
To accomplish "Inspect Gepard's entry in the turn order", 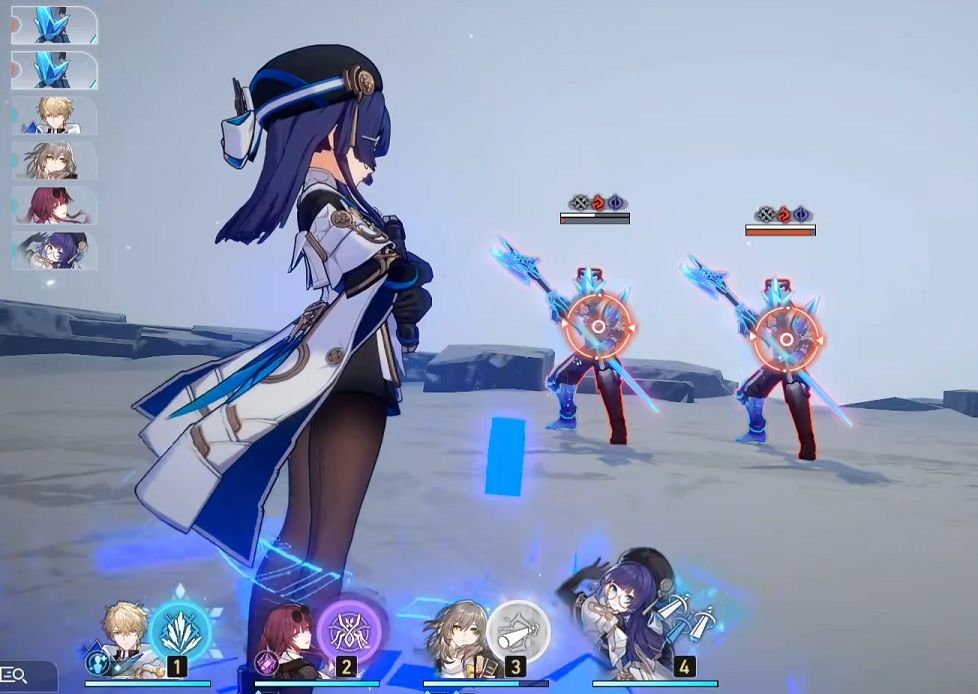I will pyautogui.click(x=55, y=115).
